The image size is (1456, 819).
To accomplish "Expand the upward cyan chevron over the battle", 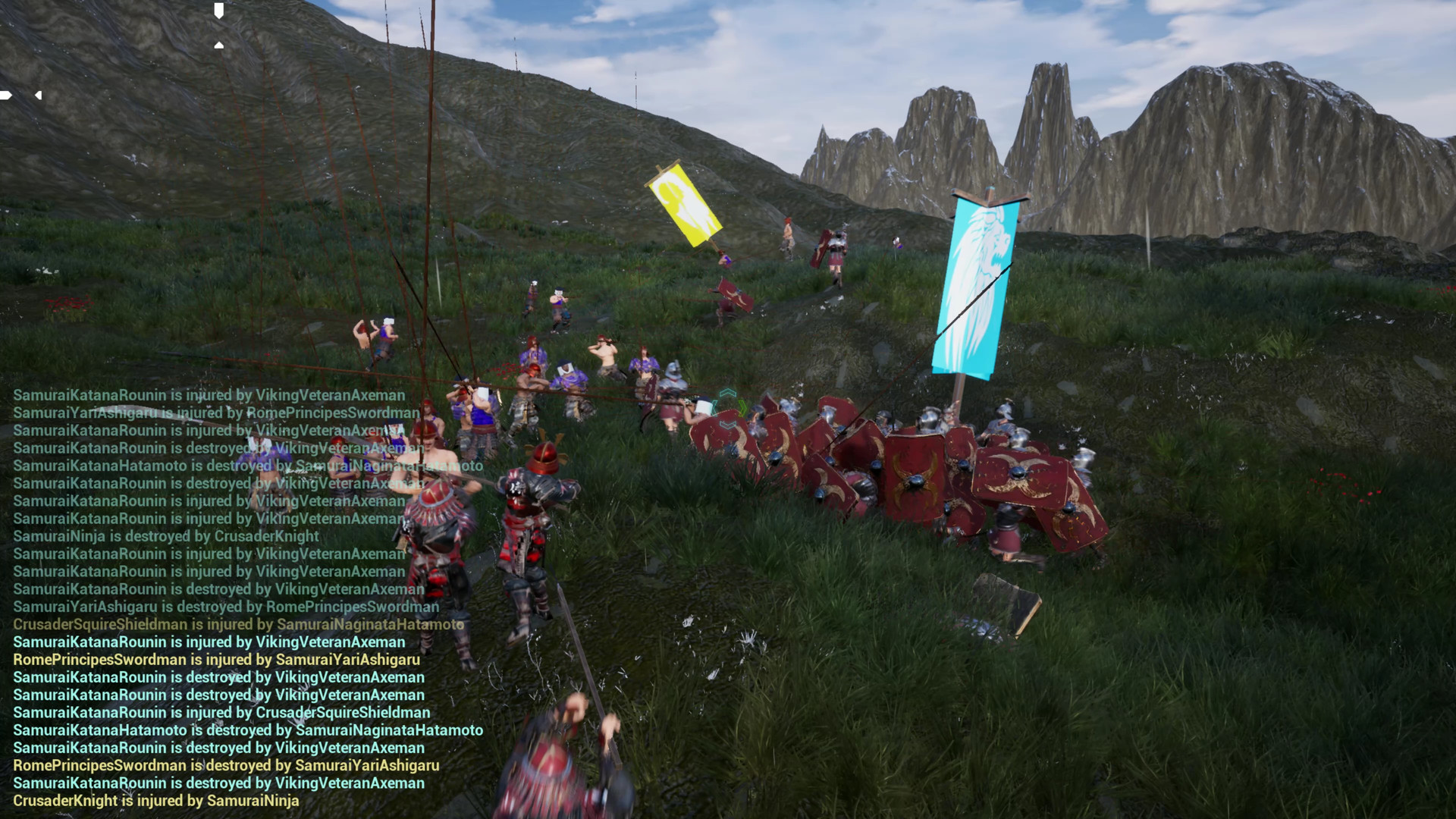I will tap(728, 393).
